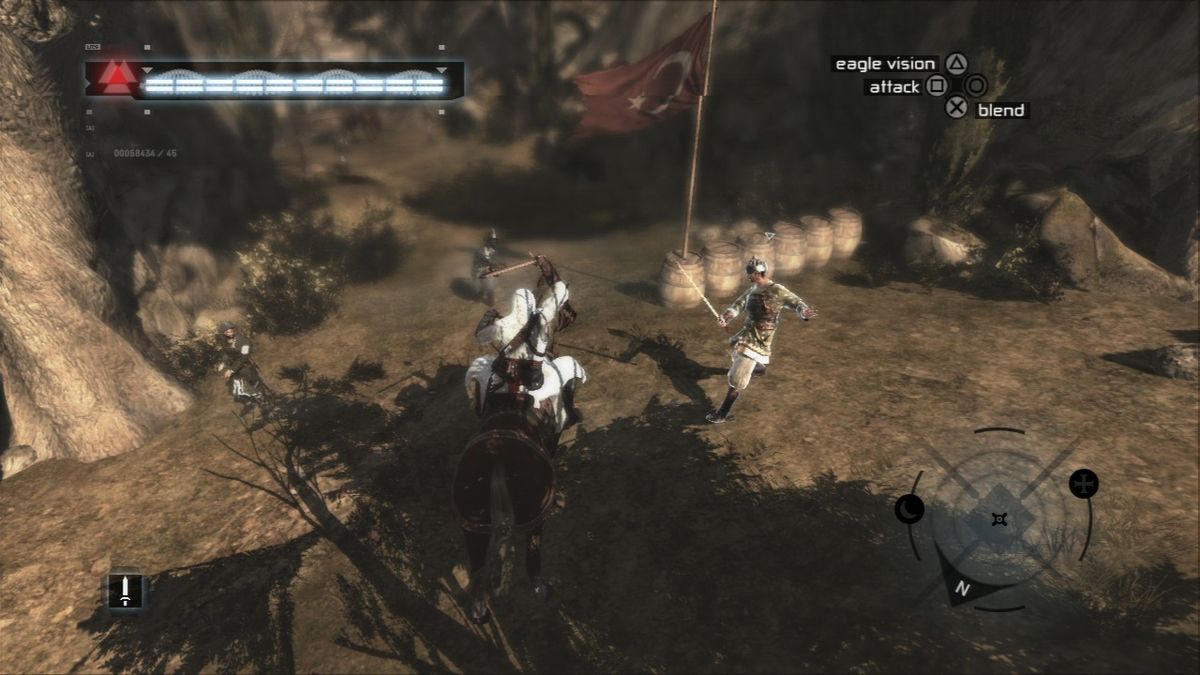This screenshot has width=1200, height=675.
Task: Select the sword weapon icon
Action: point(125,590)
